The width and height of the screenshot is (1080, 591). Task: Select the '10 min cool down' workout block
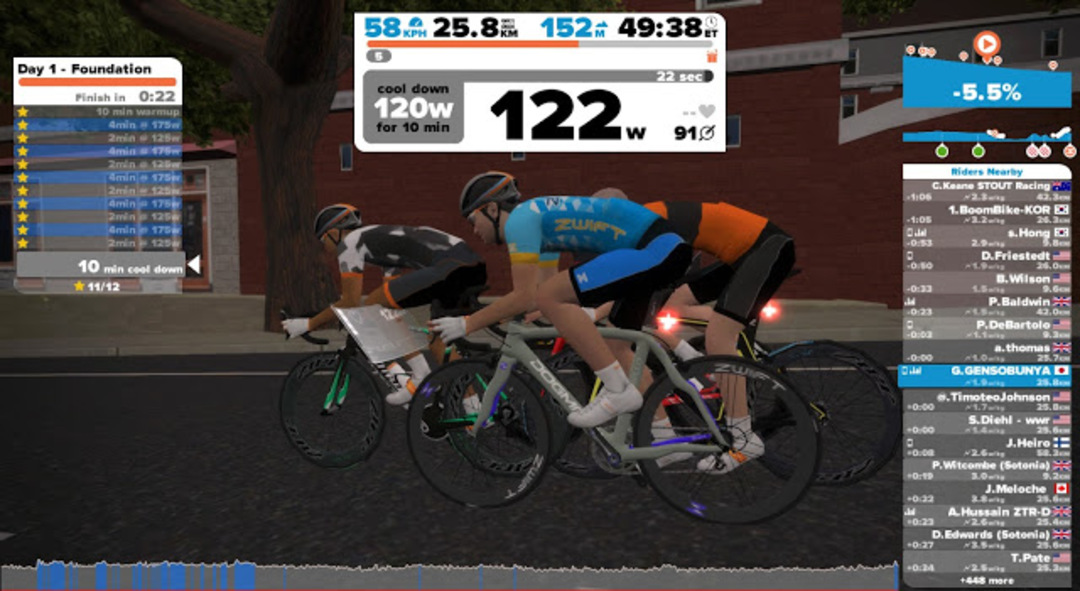[98, 266]
